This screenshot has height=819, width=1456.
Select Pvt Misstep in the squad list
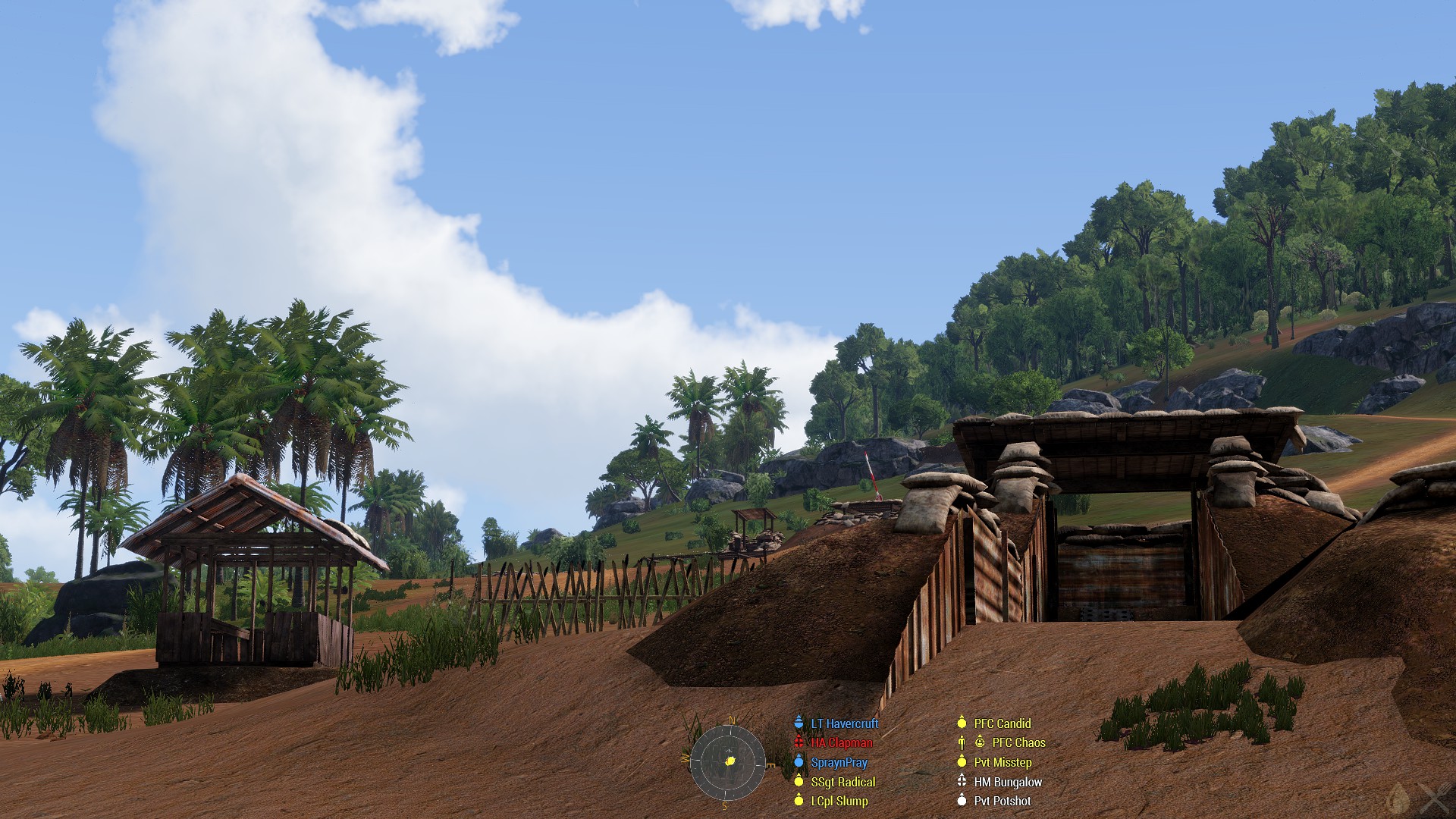click(x=1002, y=762)
